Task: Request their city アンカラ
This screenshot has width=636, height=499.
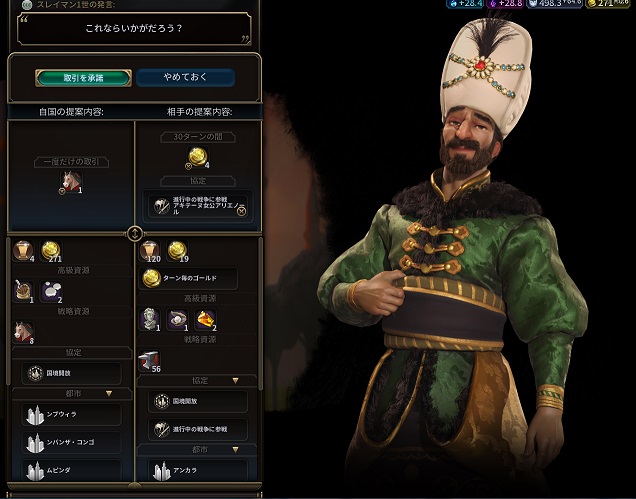Action: 197,469
